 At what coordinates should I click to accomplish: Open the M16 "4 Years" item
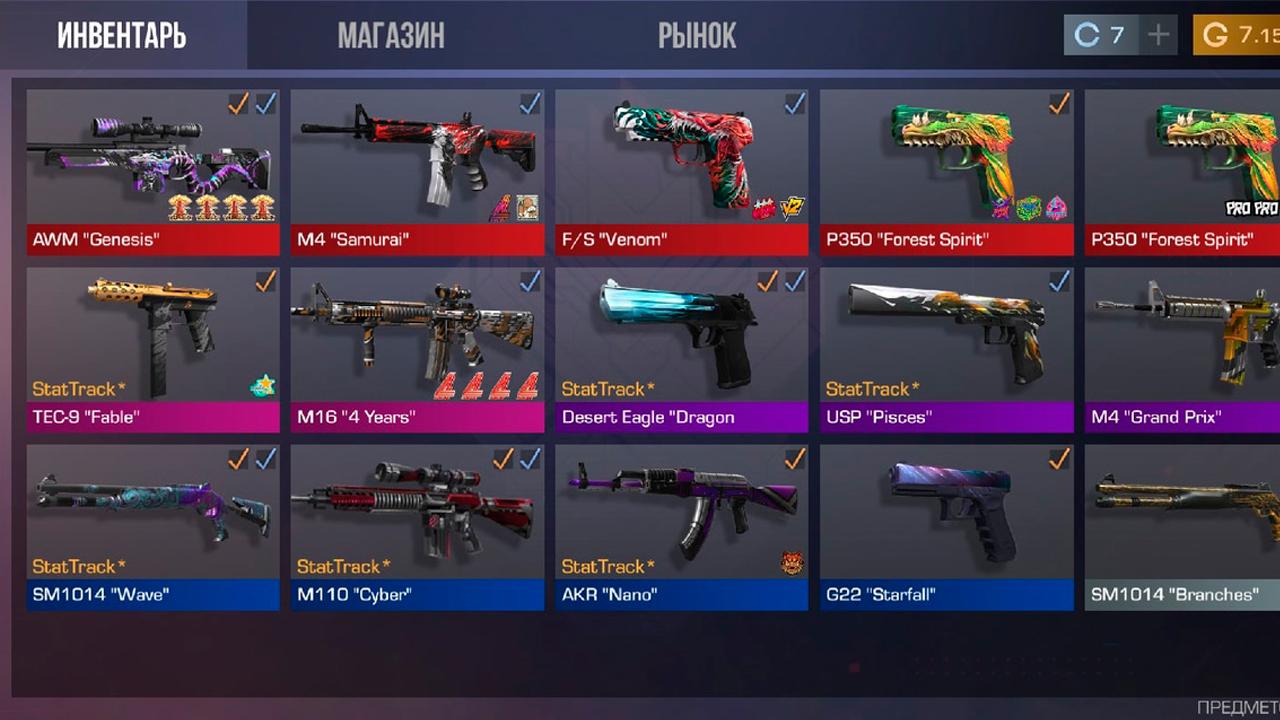coord(417,349)
